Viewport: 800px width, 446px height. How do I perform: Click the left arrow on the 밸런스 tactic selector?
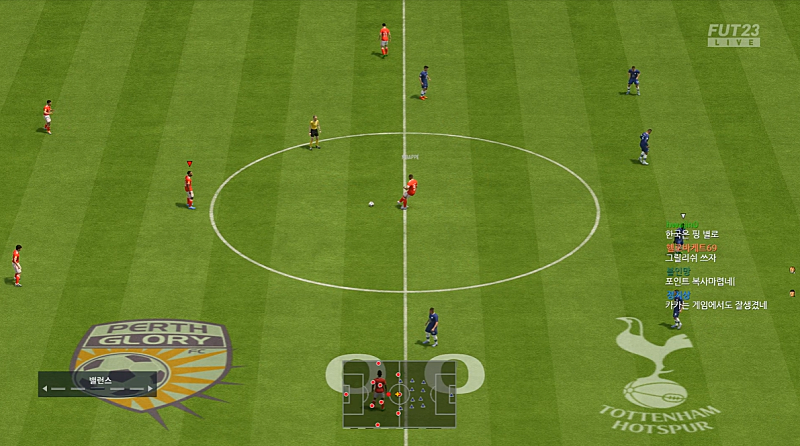(45, 389)
